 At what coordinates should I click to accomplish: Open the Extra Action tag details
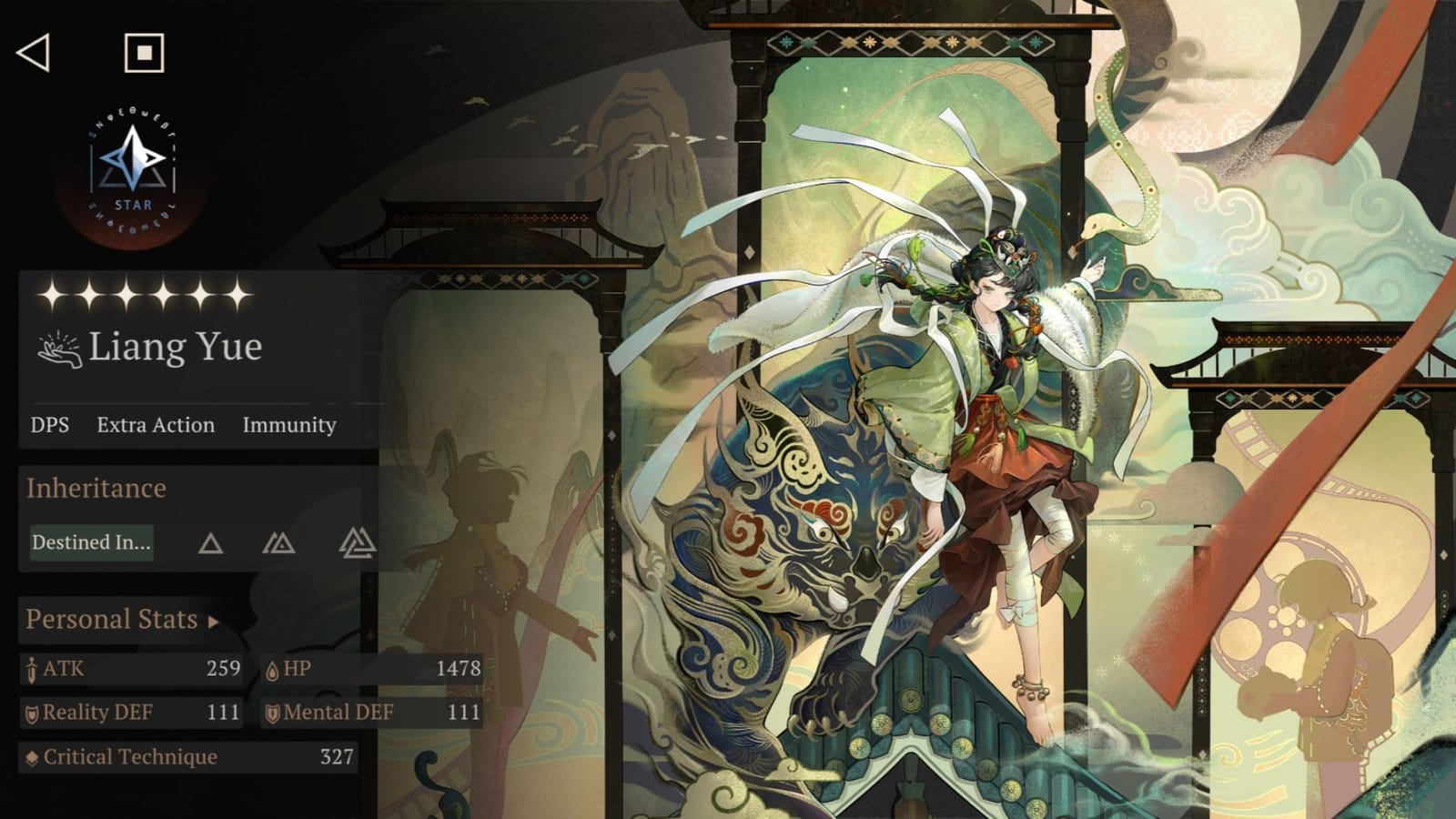tap(156, 425)
